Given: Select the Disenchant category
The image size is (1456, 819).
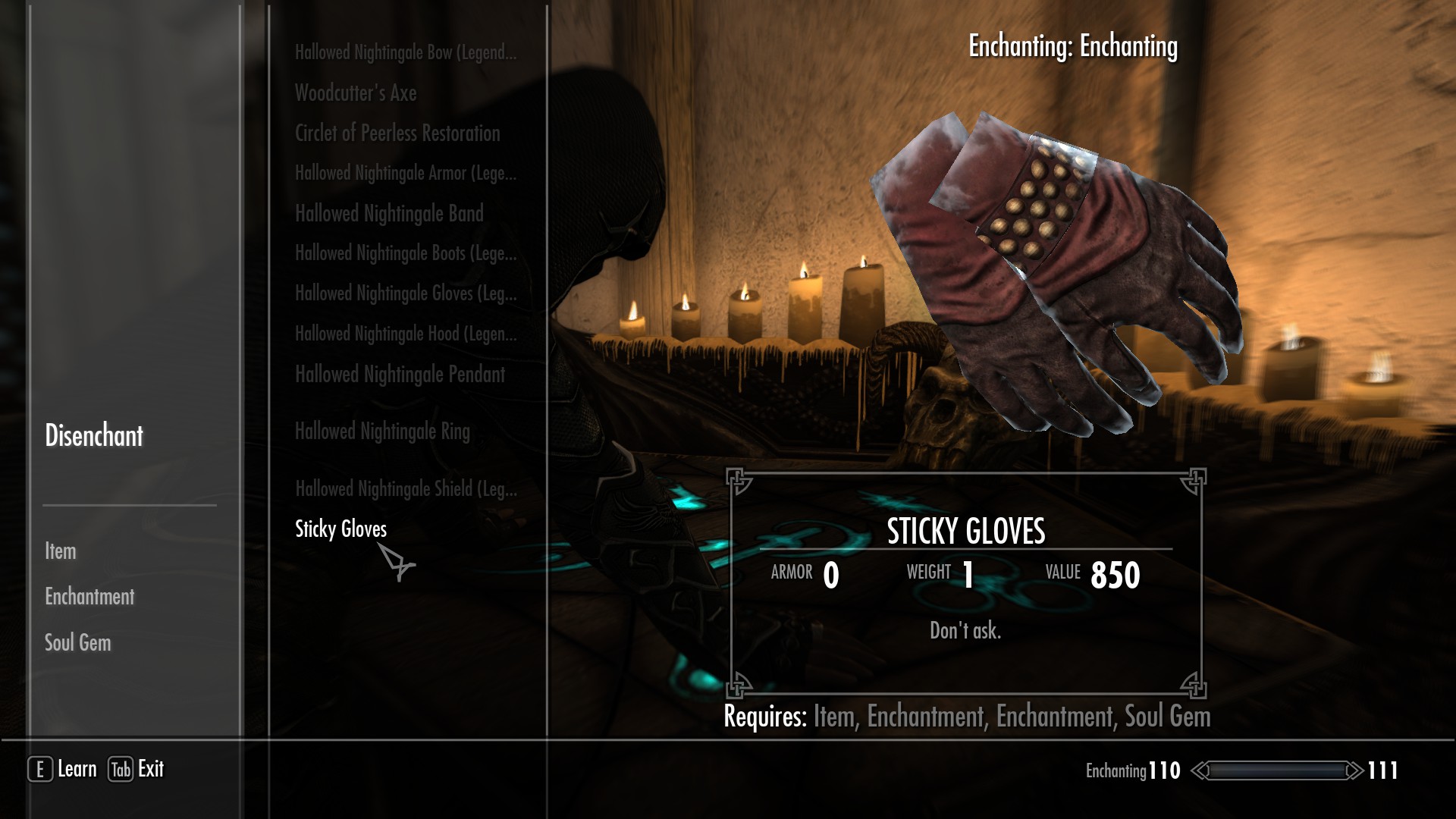Looking at the screenshot, I should coord(94,436).
